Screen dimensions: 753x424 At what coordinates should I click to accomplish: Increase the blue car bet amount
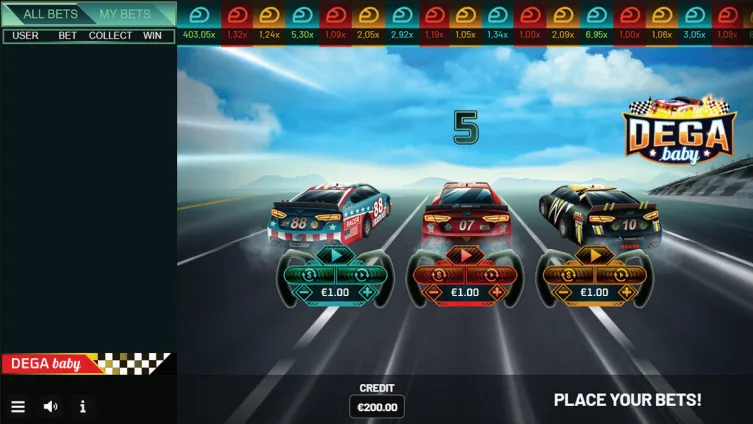[367, 293]
